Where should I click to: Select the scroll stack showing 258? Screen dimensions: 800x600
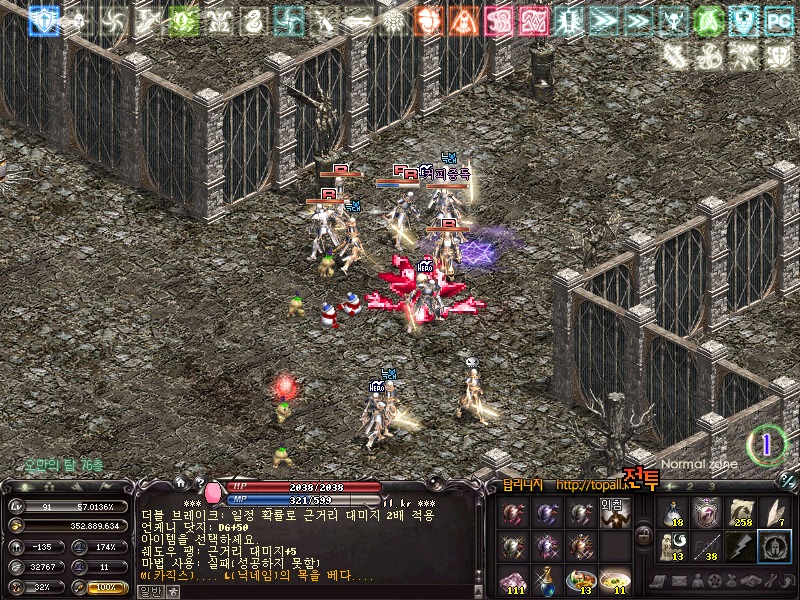pyautogui.click(x=741, y=514)
